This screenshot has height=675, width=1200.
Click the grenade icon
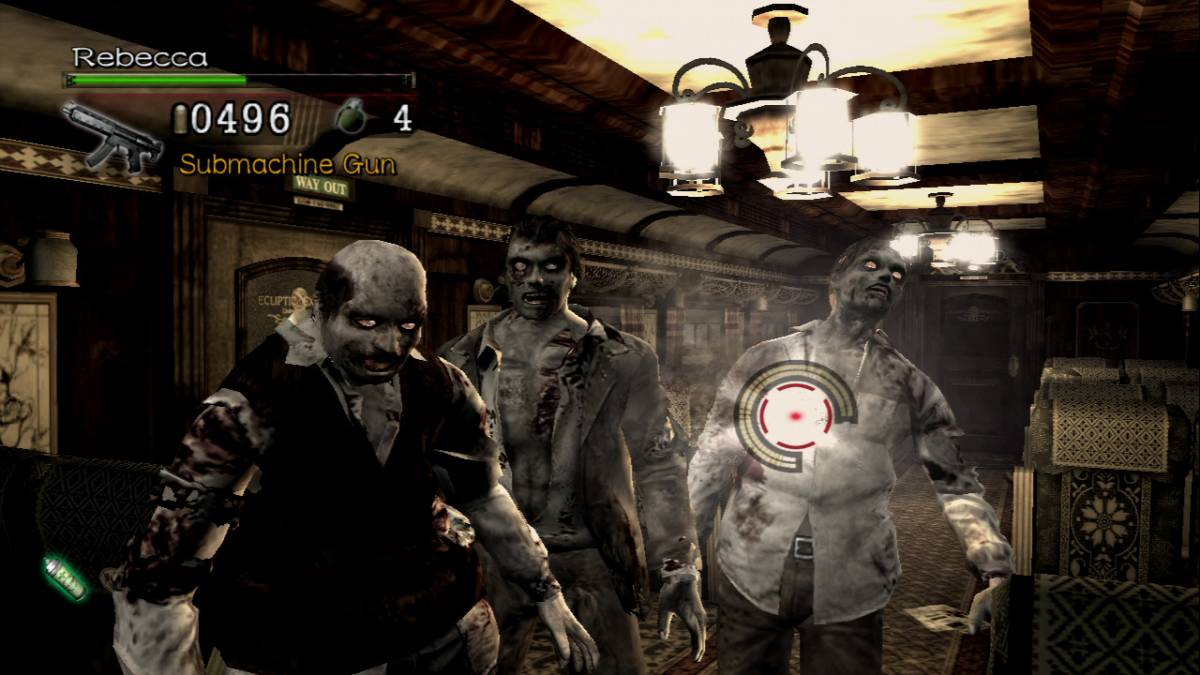pyautogui.click(x=351, y=119)
